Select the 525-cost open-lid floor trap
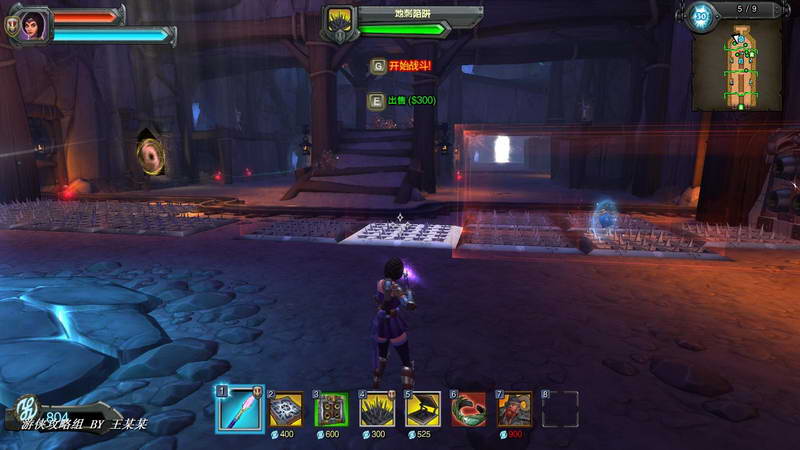800x450 pixels. coord(423,409)
